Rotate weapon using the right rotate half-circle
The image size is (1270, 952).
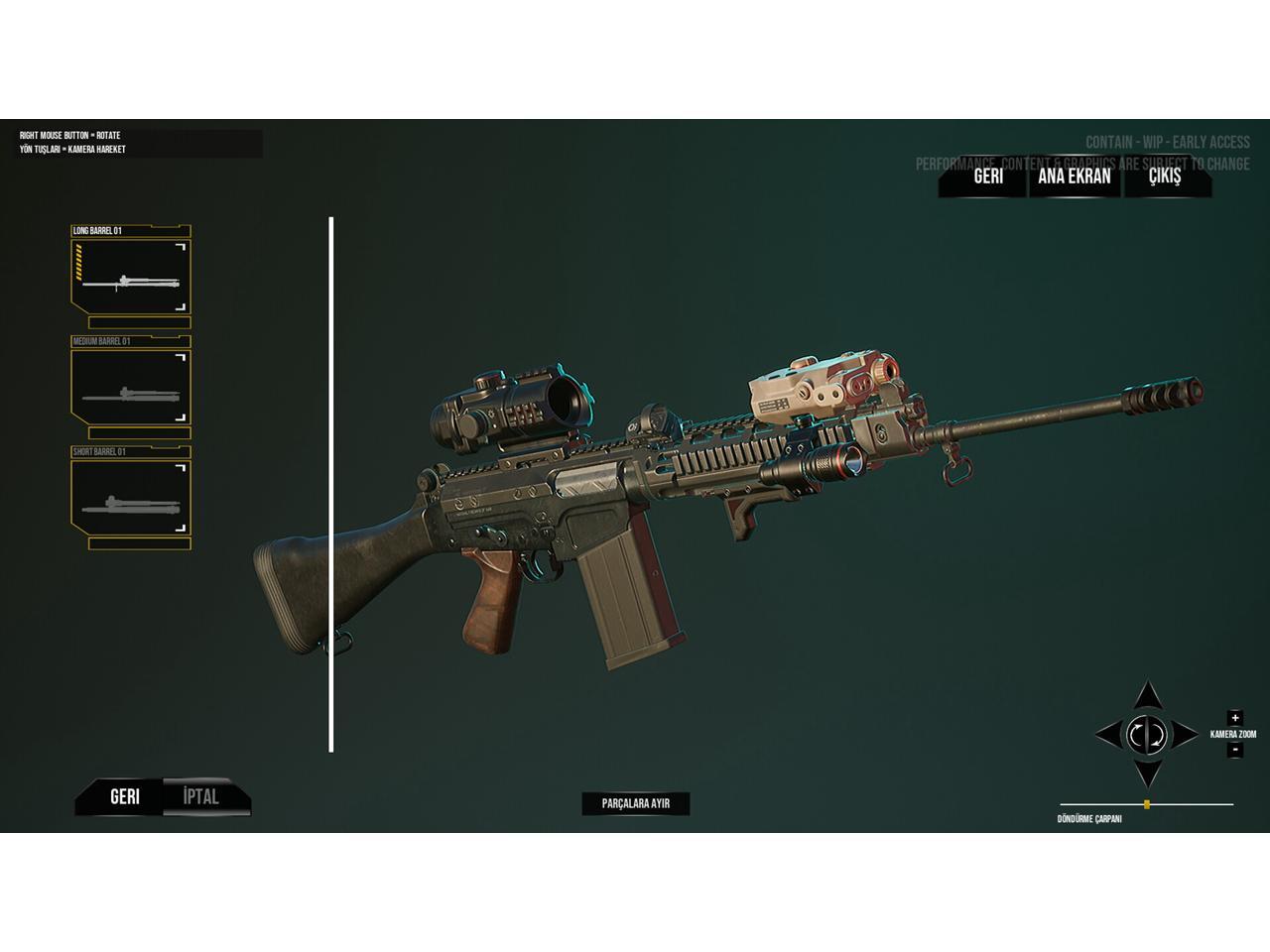click(x=1157, y=735)
